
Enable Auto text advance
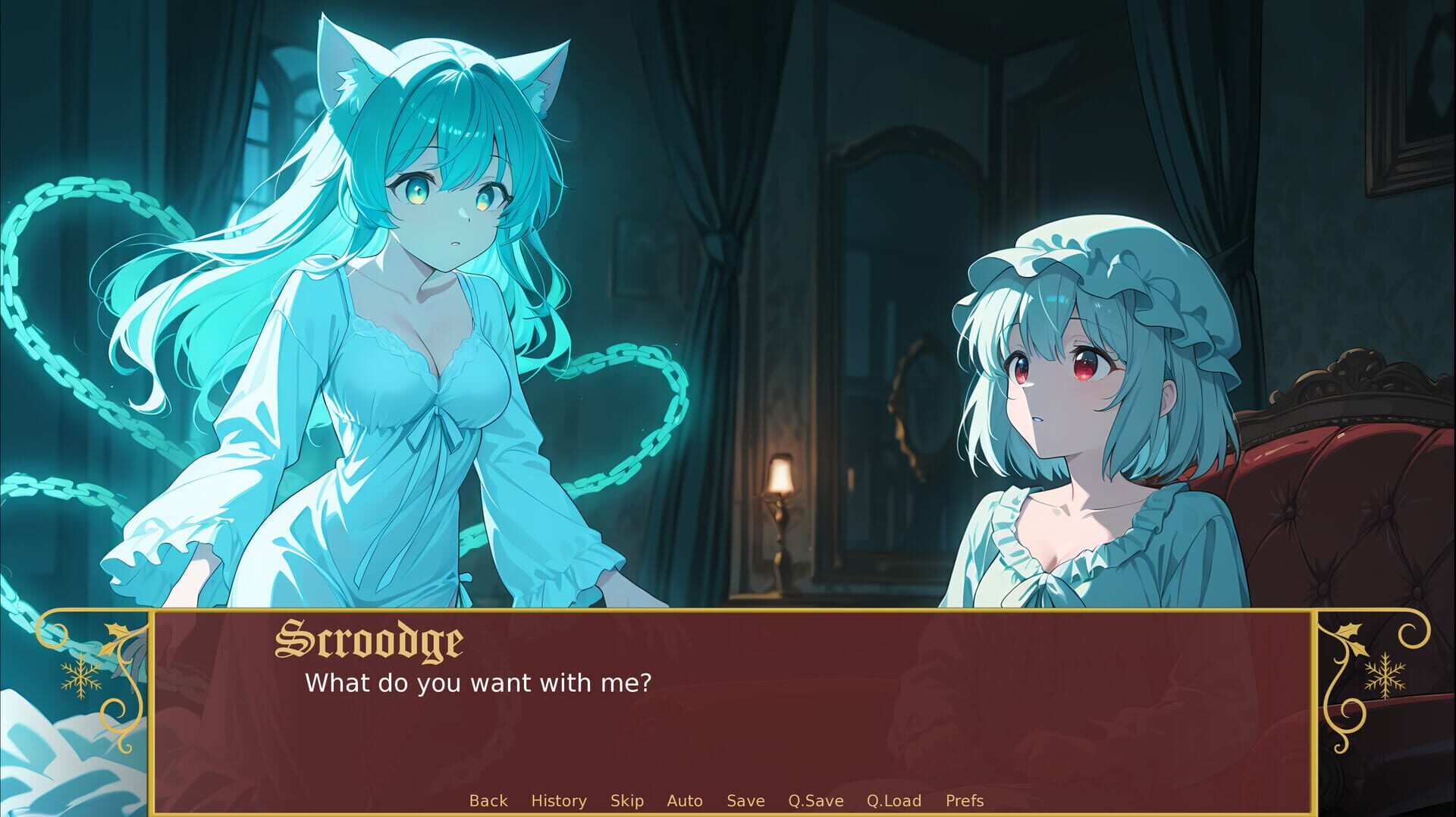pyautogui.click(x=683, y=800)
